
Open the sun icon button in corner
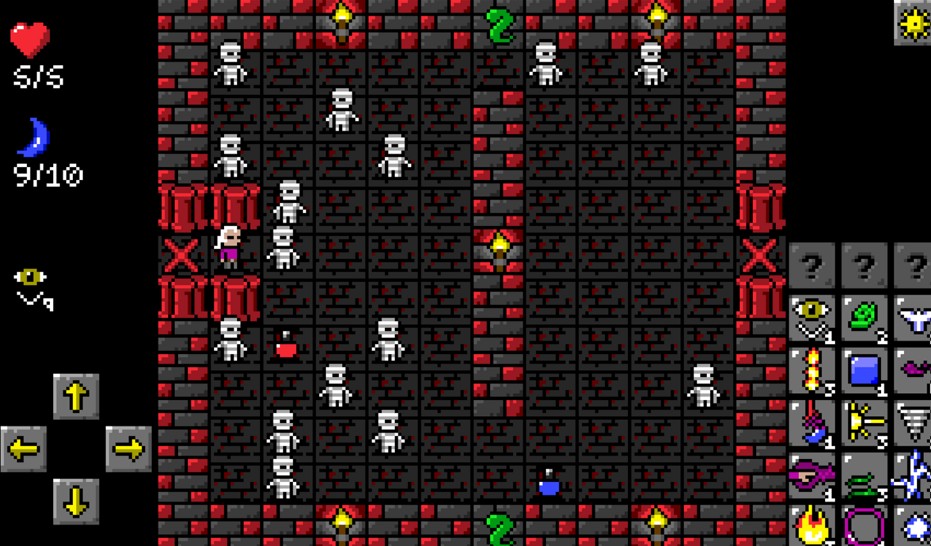tap(911, 23)
